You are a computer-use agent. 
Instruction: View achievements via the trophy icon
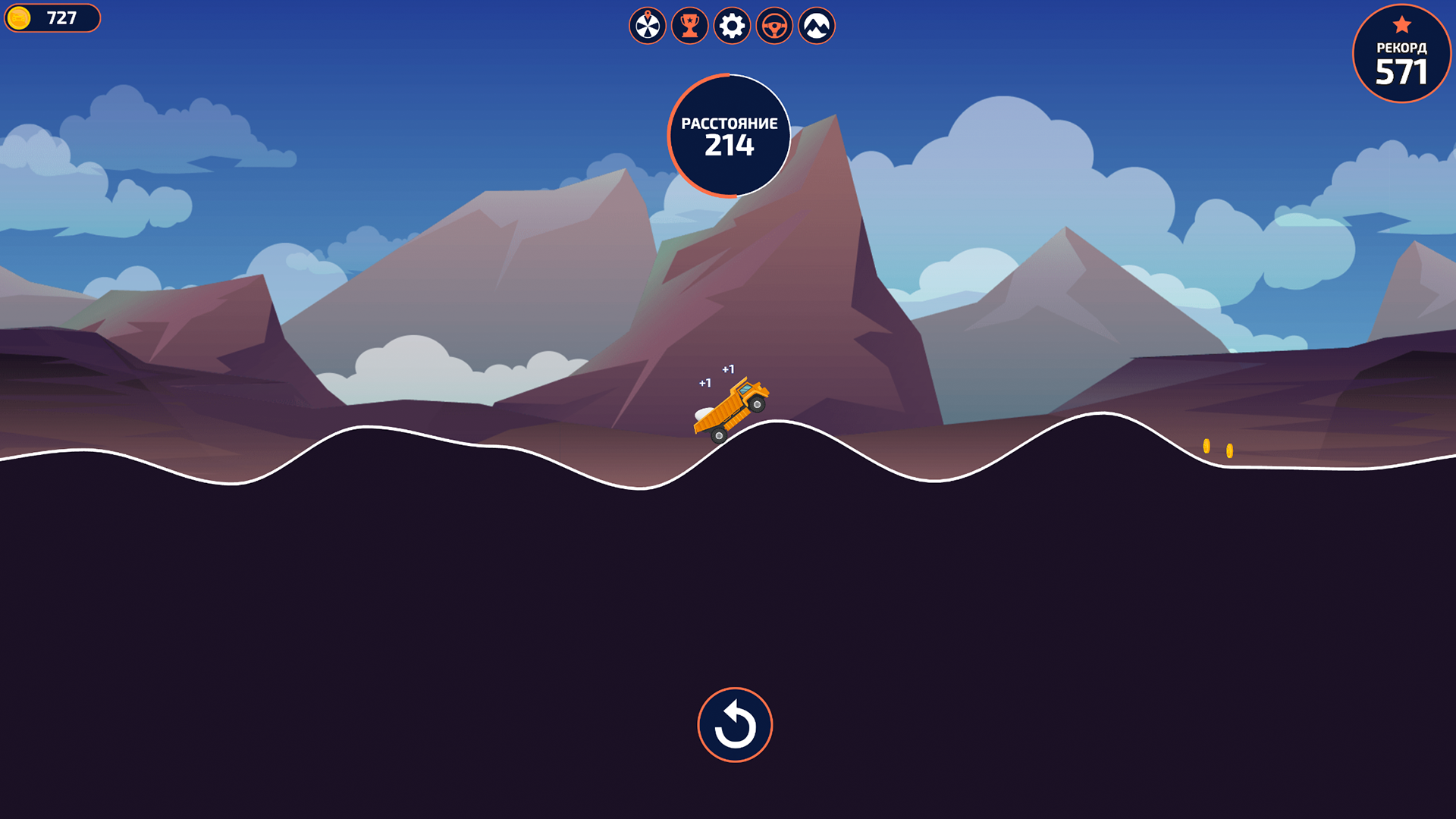click(x=689, y=25)
